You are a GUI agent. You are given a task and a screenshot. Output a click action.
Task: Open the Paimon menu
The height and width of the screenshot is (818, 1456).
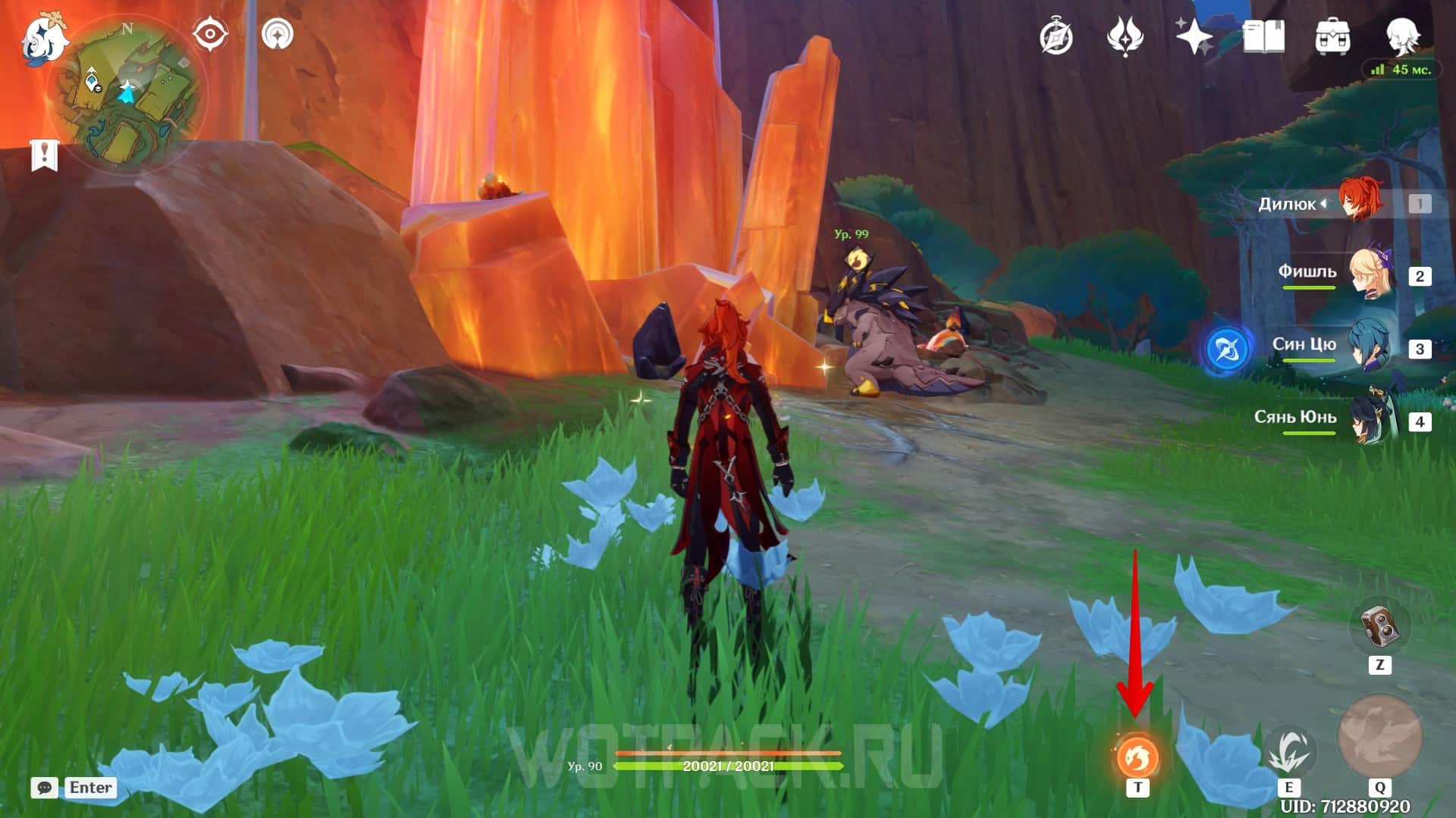point(44,38)
